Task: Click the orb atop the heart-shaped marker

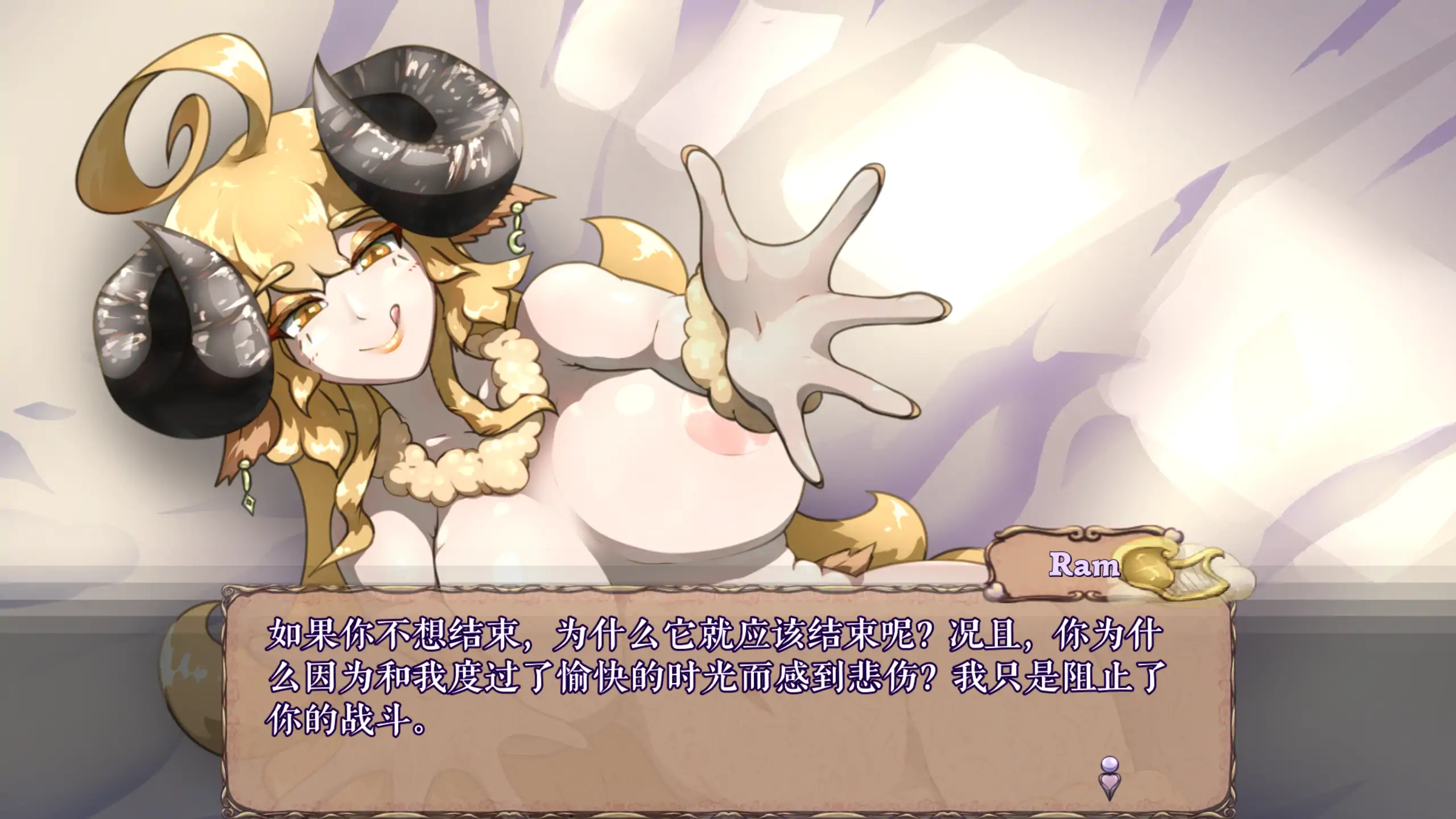Action: click(x=1111, y=764)
